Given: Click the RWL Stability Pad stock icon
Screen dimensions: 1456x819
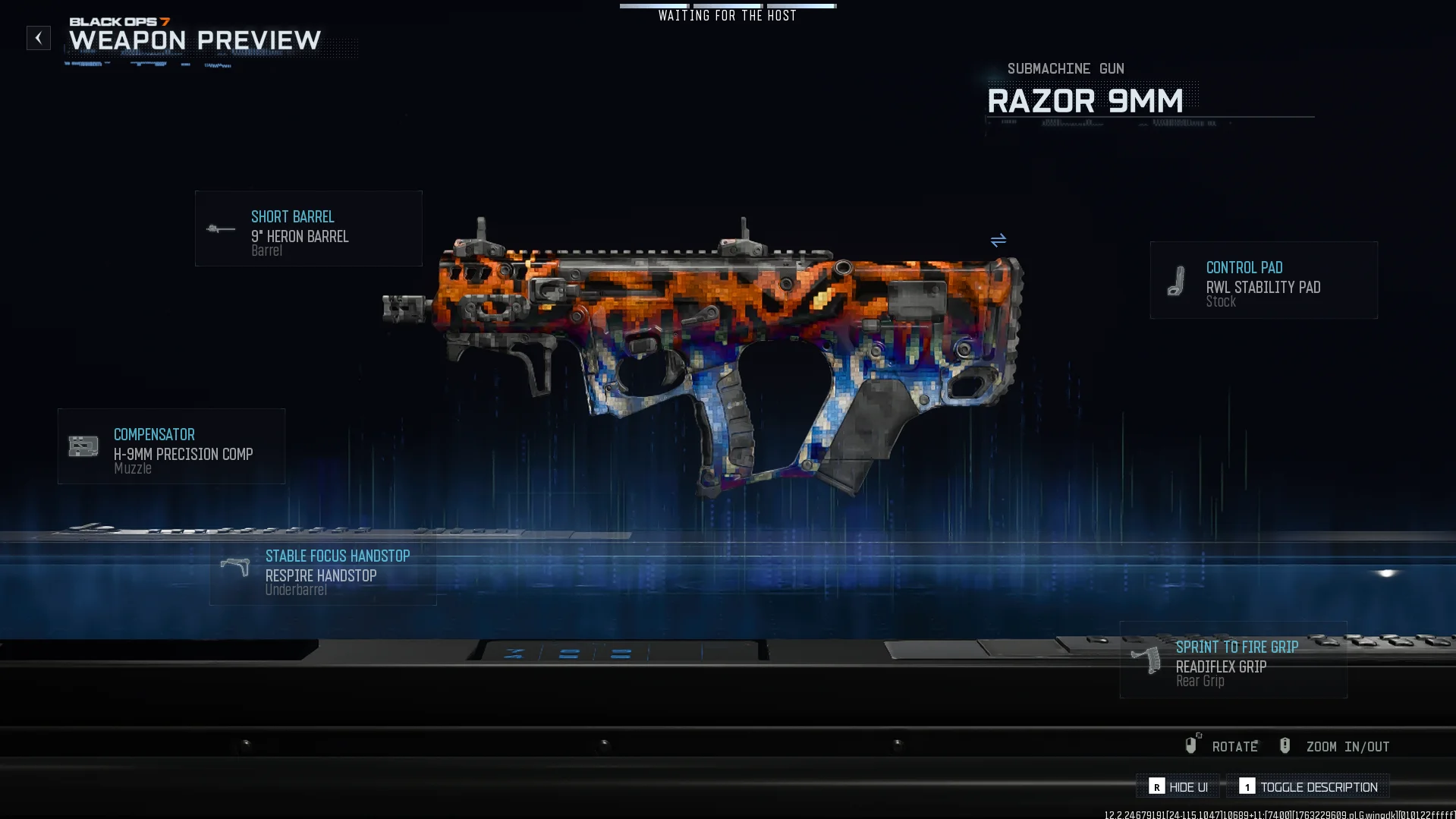Looking at the screenshot, I should point(1175,280).
